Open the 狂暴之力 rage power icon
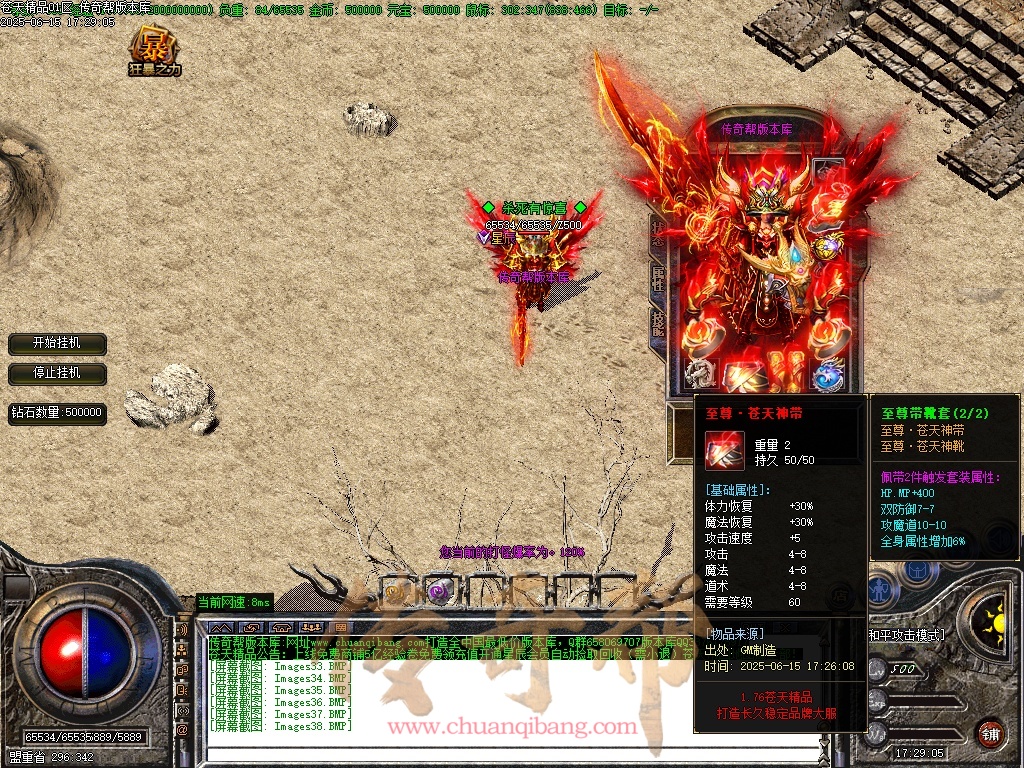This screenshot has width=1024, height=768. (x=155, y=51)
